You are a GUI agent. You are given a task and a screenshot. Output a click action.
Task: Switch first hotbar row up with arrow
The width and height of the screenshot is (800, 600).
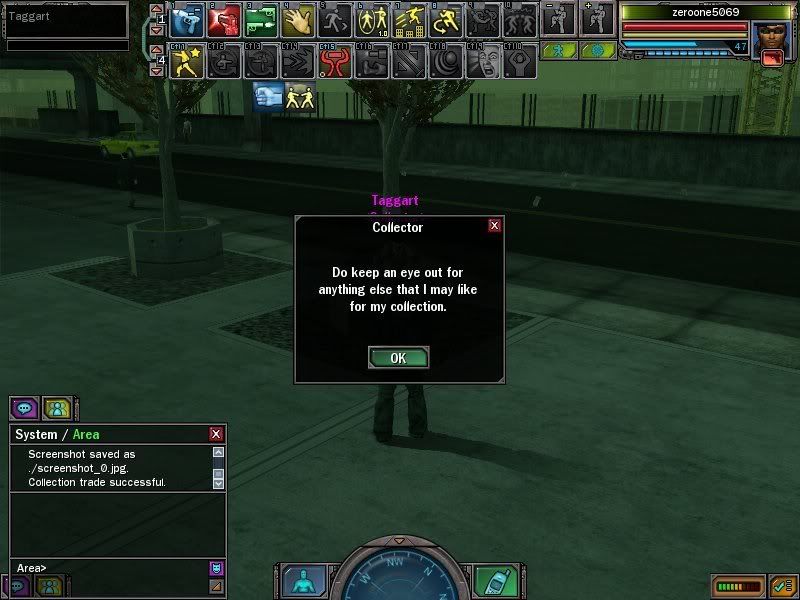pos(156,11)
